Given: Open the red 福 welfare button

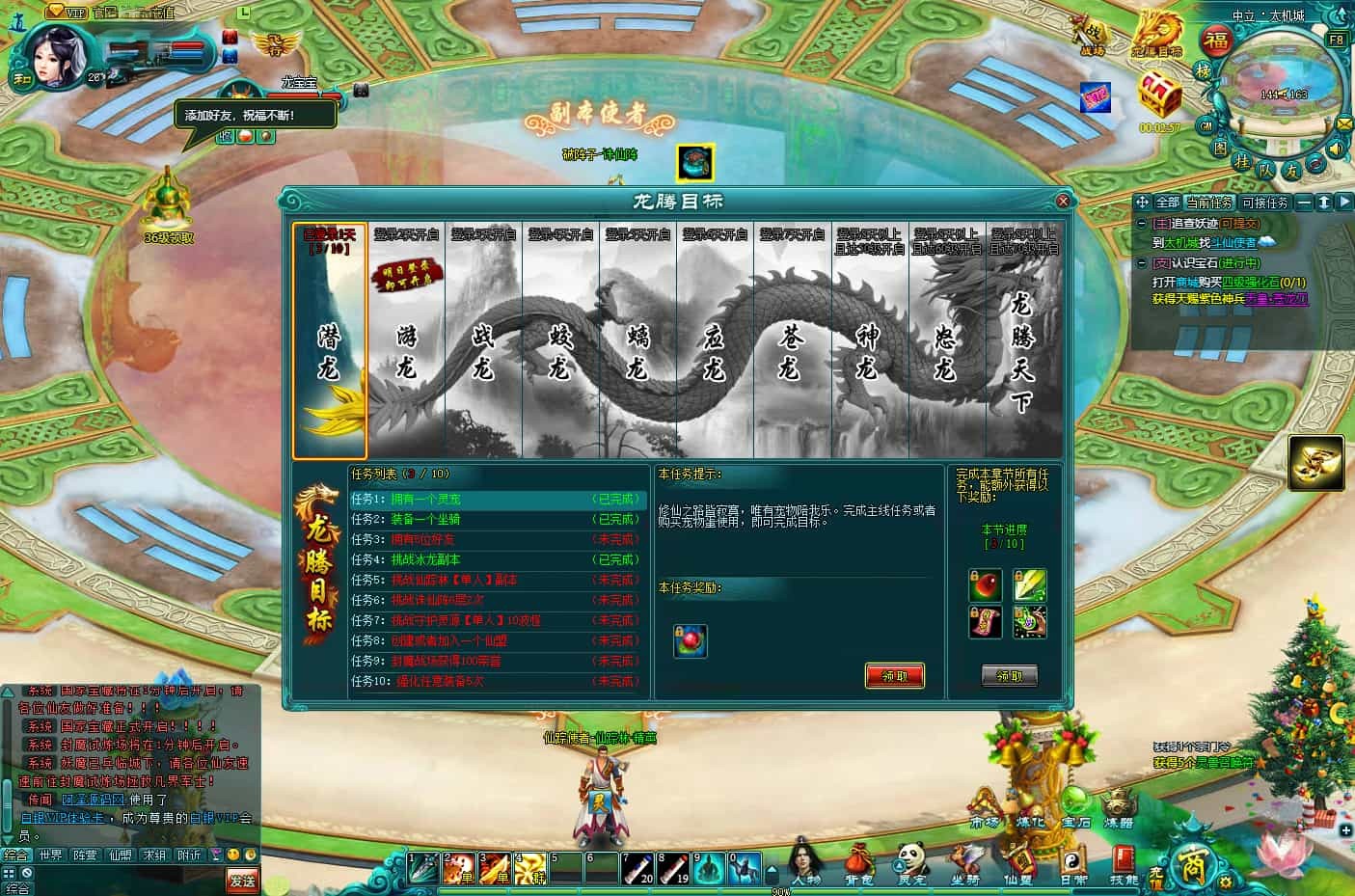Looking at the screenshot, I should 1217,42.
